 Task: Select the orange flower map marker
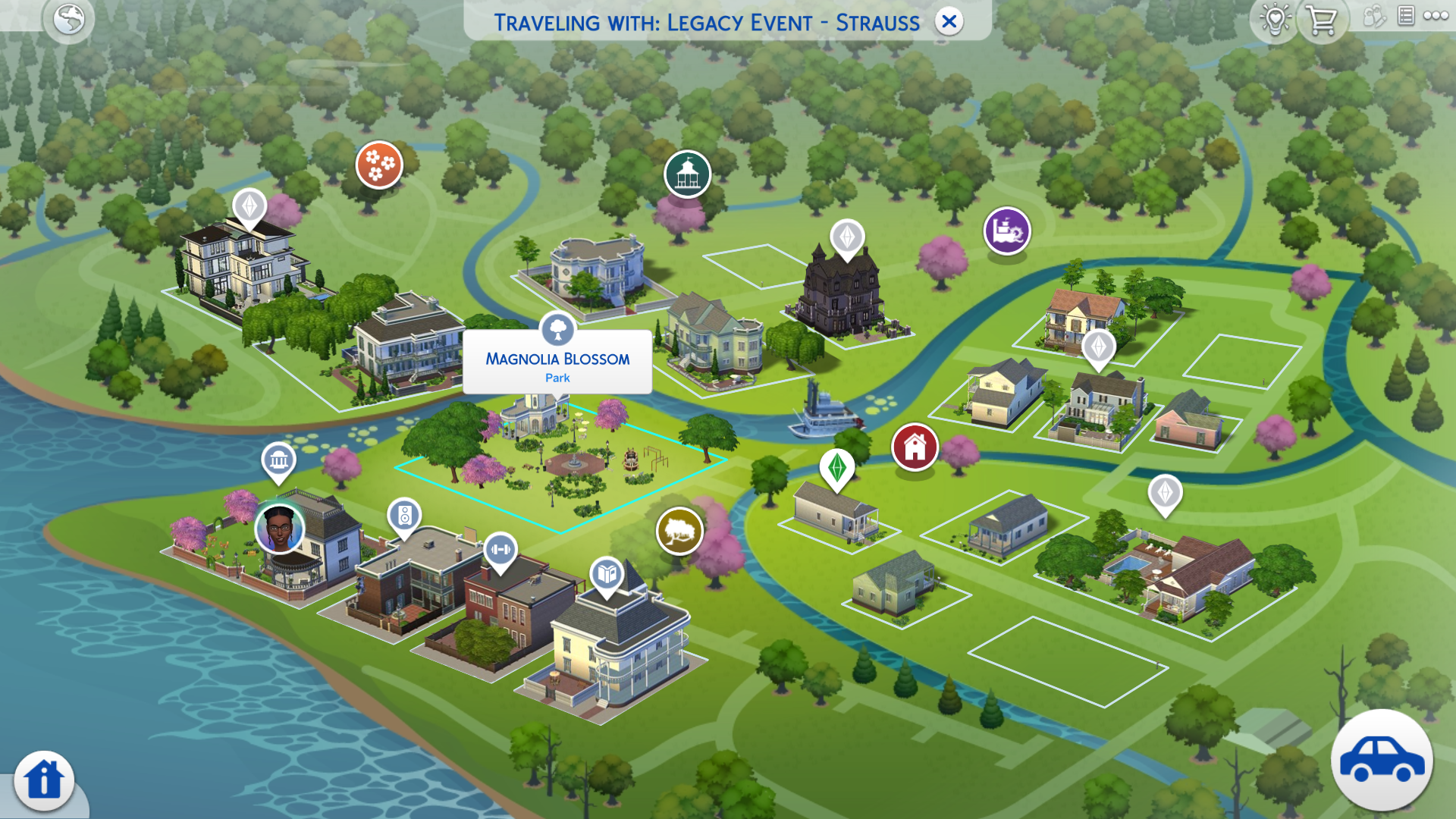[x=379, y=164]
